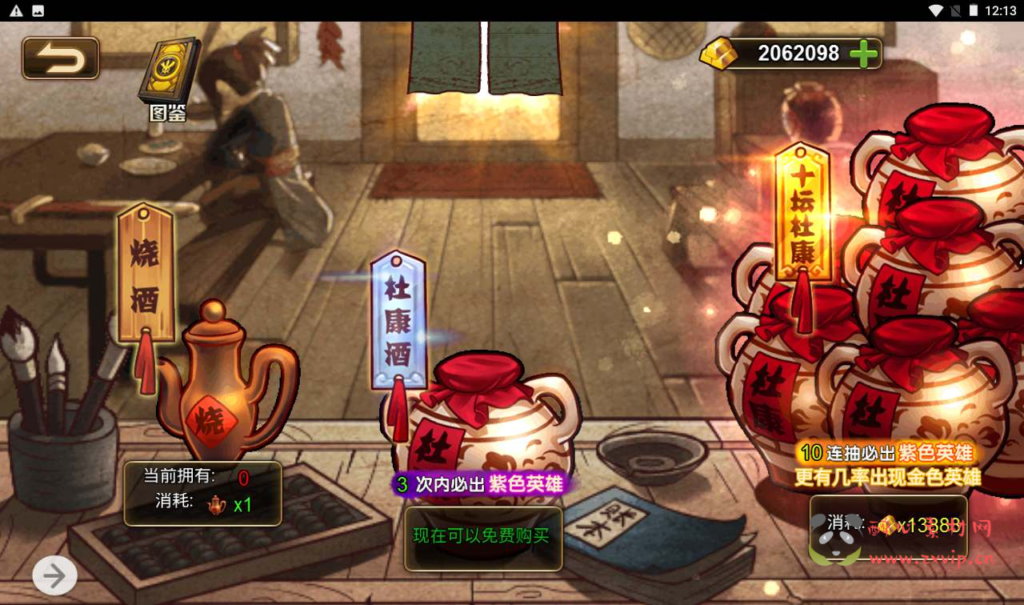The height and width of the screenshot is (605, 1024).
Task: Add gold with the green plus button
Action: click(x=862, y=53)
